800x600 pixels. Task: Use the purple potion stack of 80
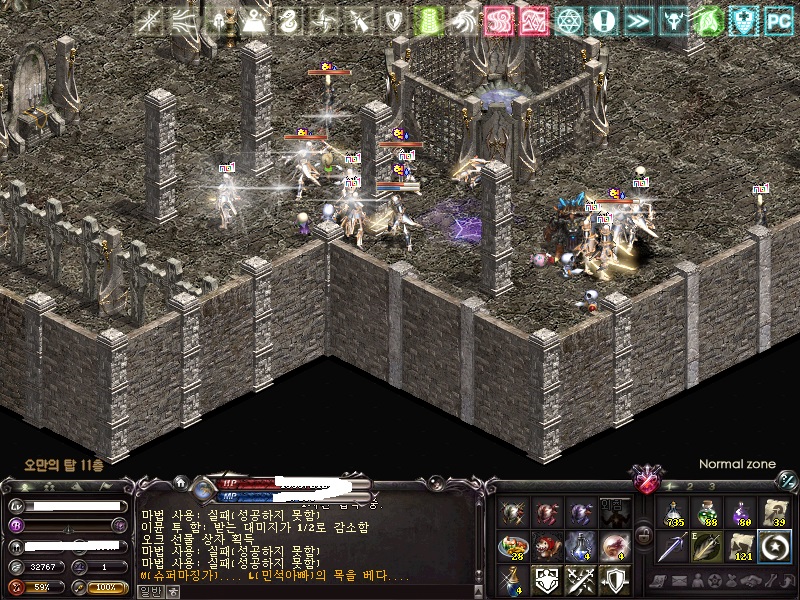point(741,513)
